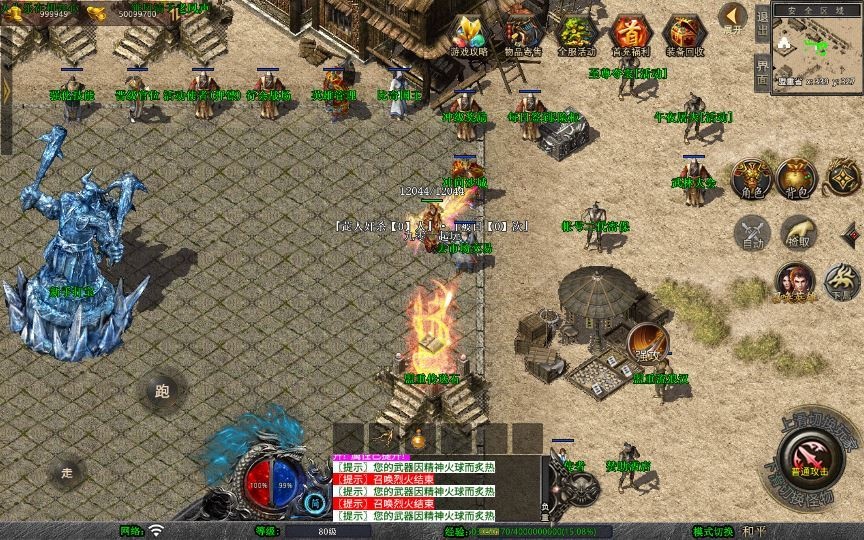Summon the hero via the portrait icon
864x540 pixels.
794,280
